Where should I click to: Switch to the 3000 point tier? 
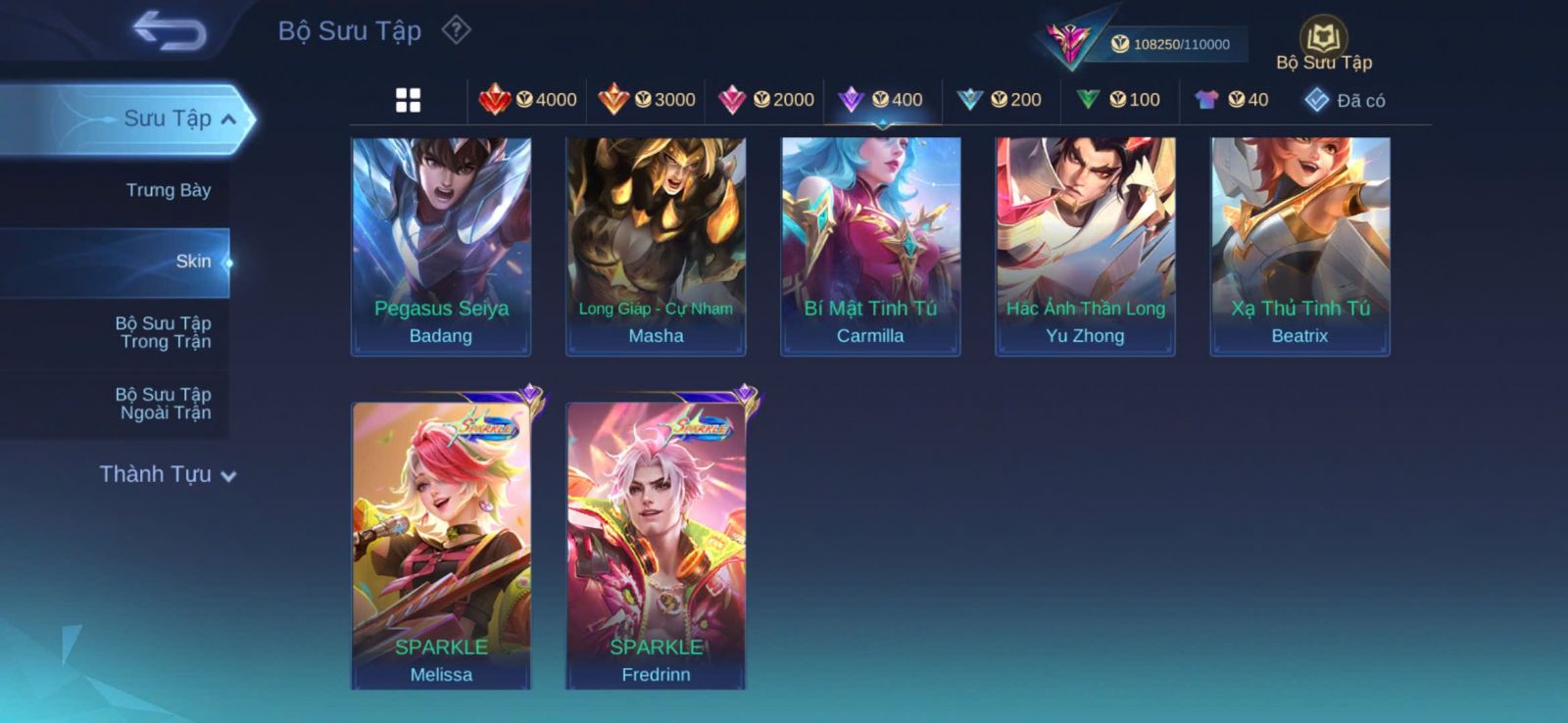(647, 100)
